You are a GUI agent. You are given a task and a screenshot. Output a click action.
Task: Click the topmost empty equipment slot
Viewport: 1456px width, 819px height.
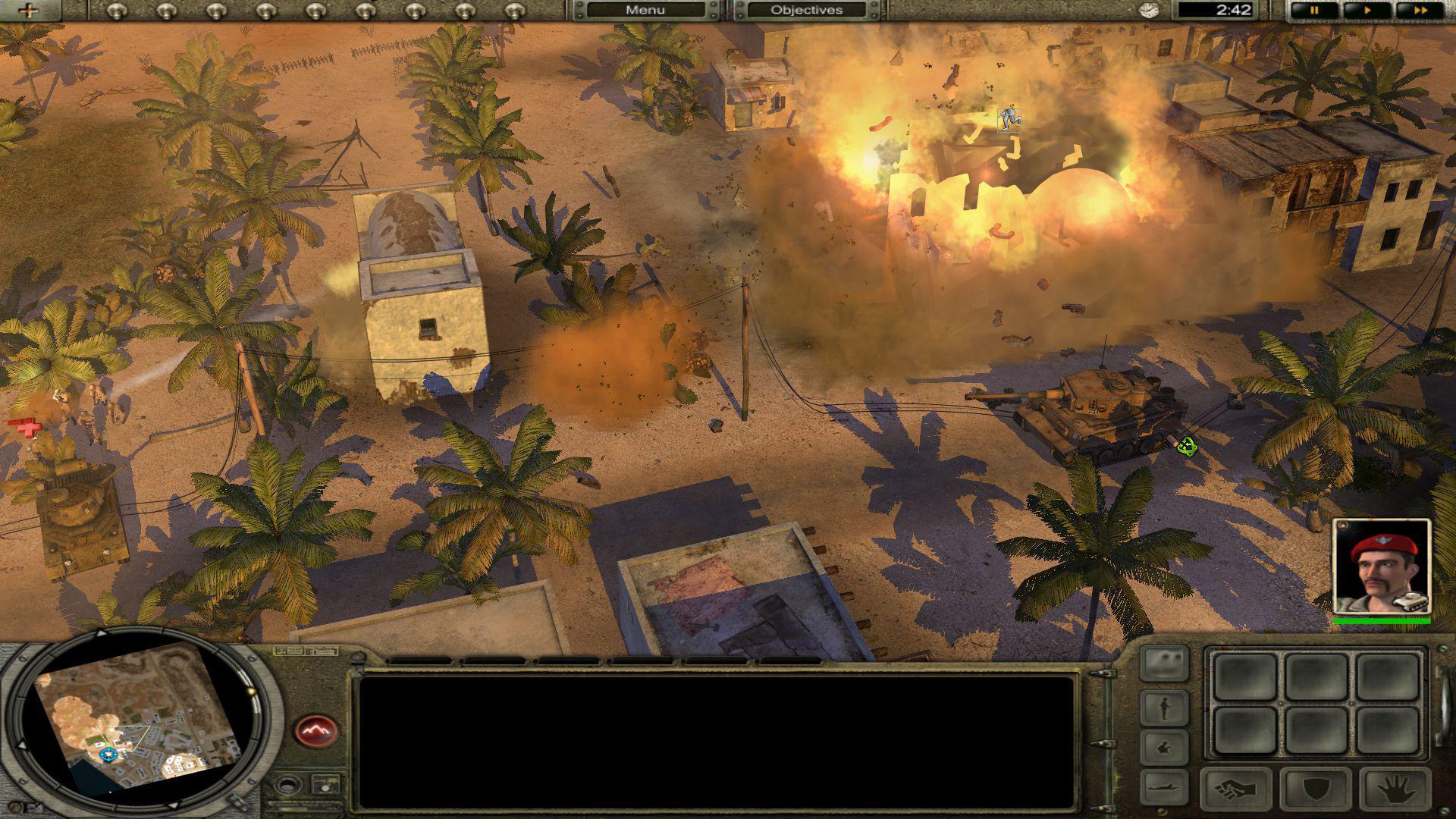click(1244, 676)
